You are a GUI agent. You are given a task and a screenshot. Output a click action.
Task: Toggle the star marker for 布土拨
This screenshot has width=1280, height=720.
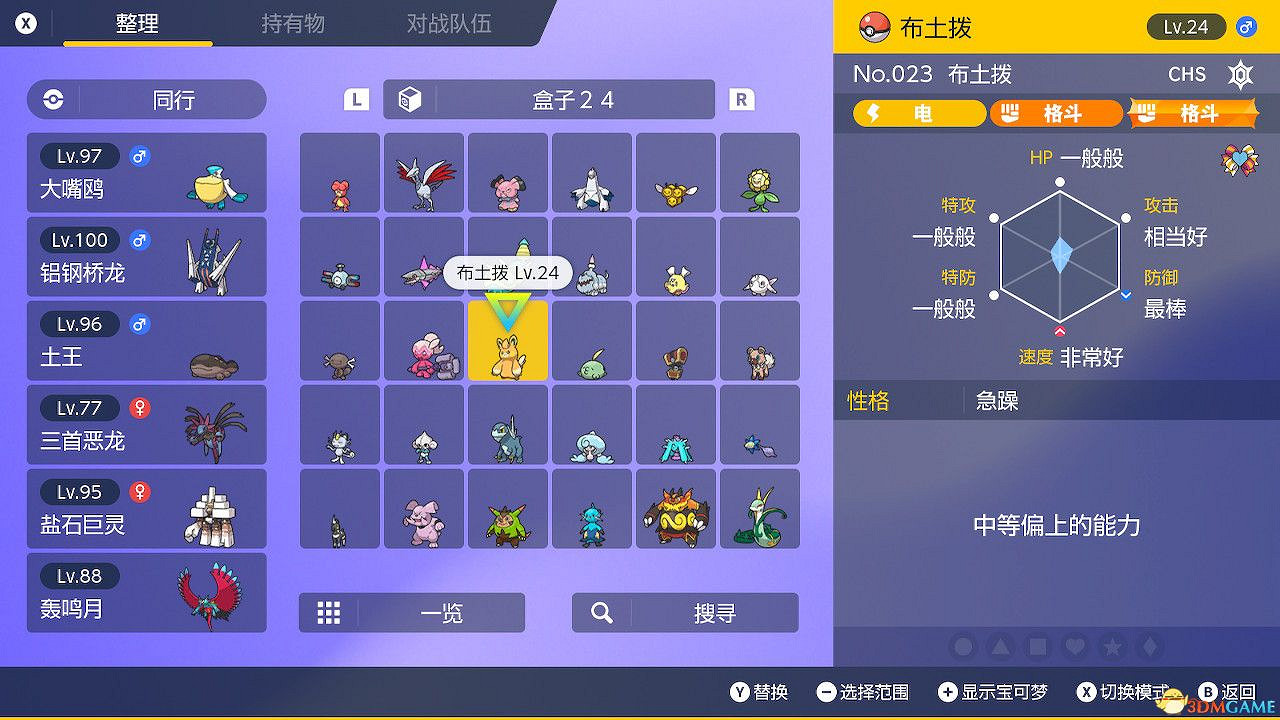[1111, 647]
